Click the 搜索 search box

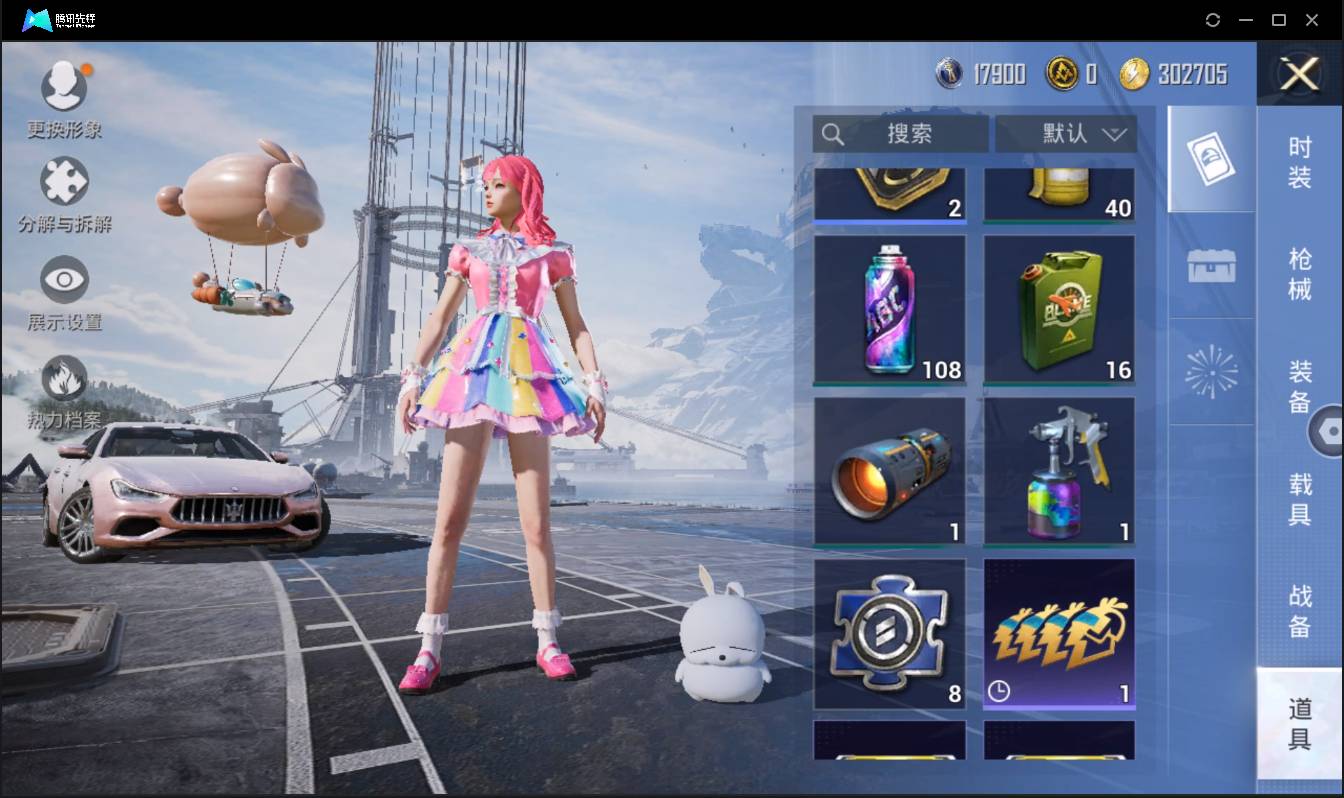click(x=900, y=134)
